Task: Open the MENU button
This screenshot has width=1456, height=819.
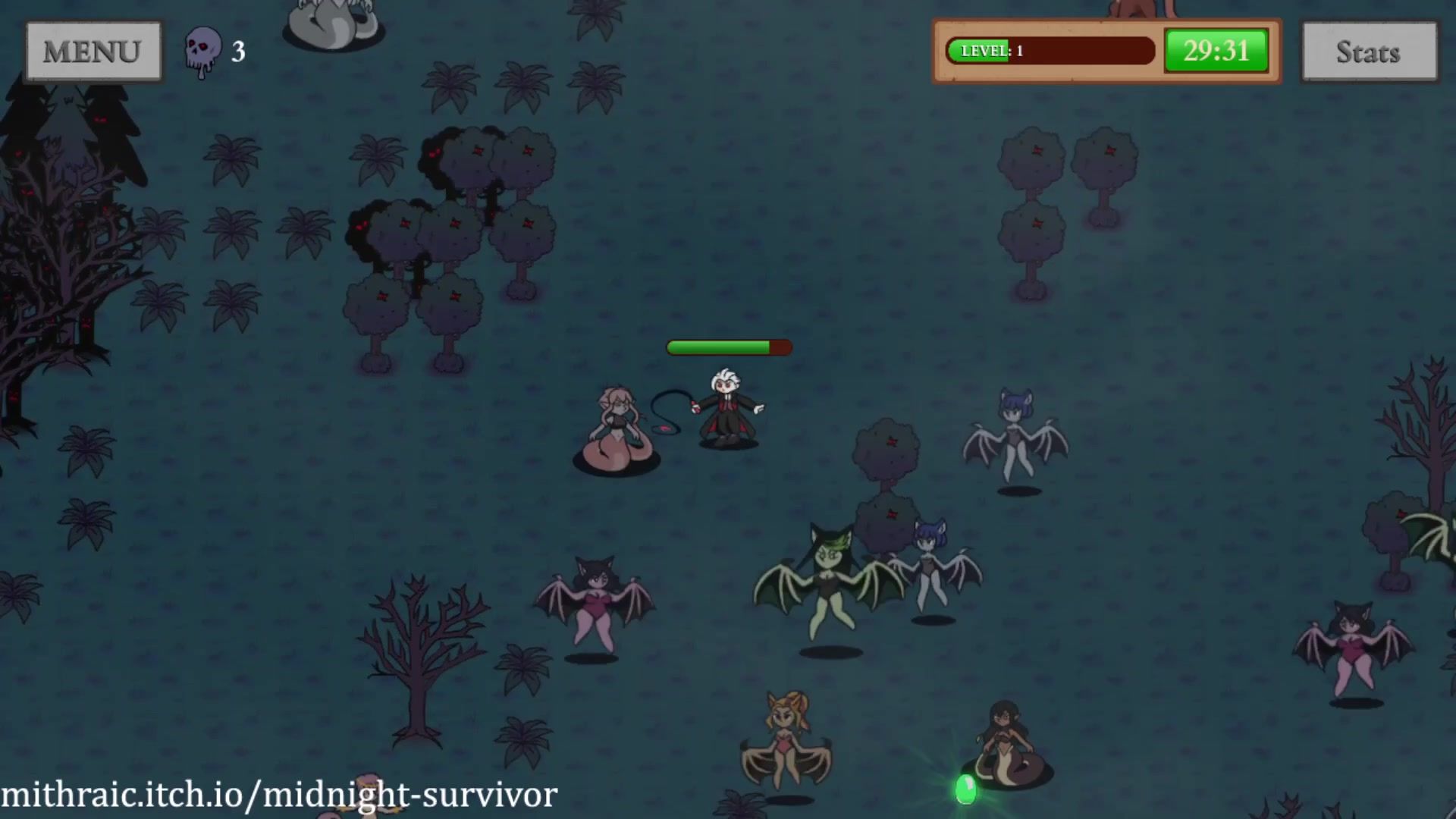Action: [93, 52]
